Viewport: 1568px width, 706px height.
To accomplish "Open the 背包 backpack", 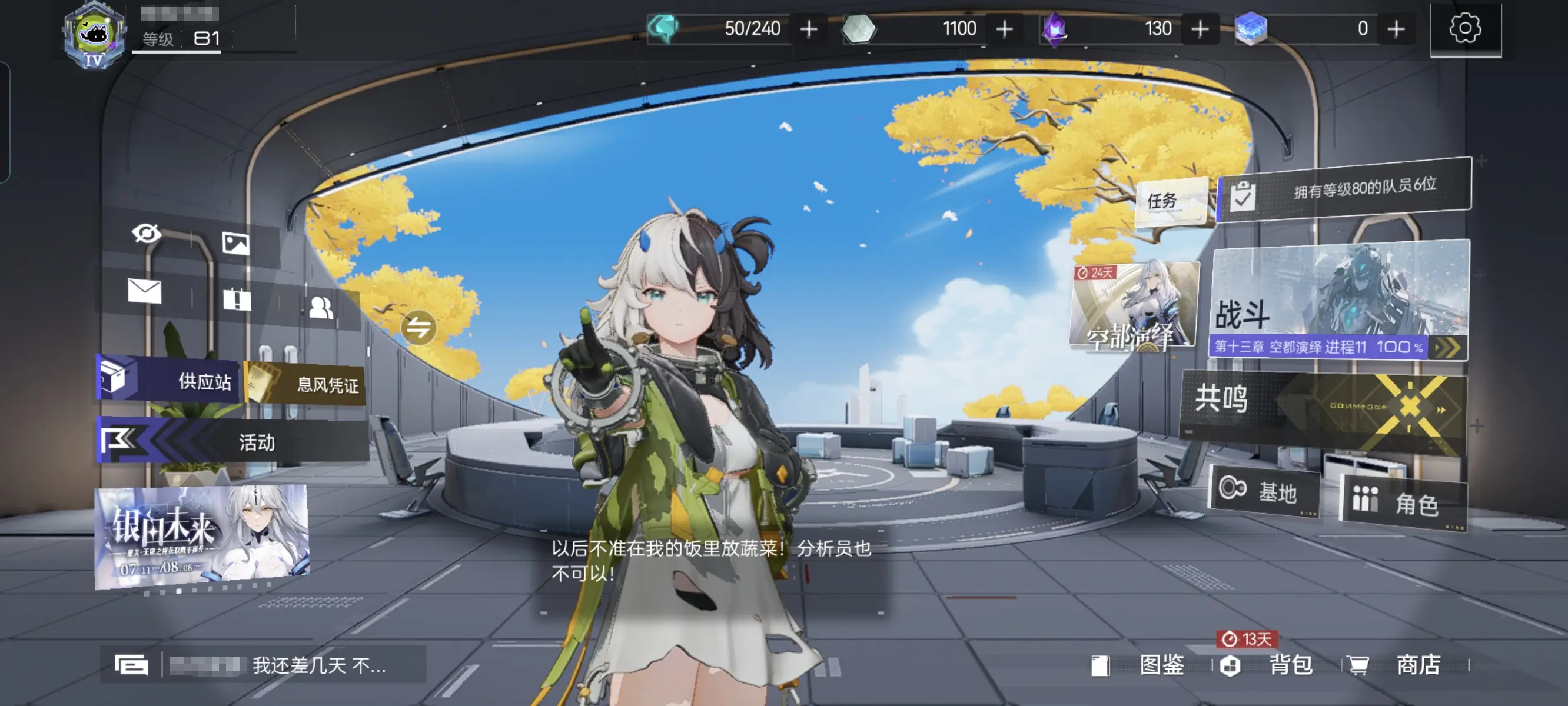I will point(1276,665).
